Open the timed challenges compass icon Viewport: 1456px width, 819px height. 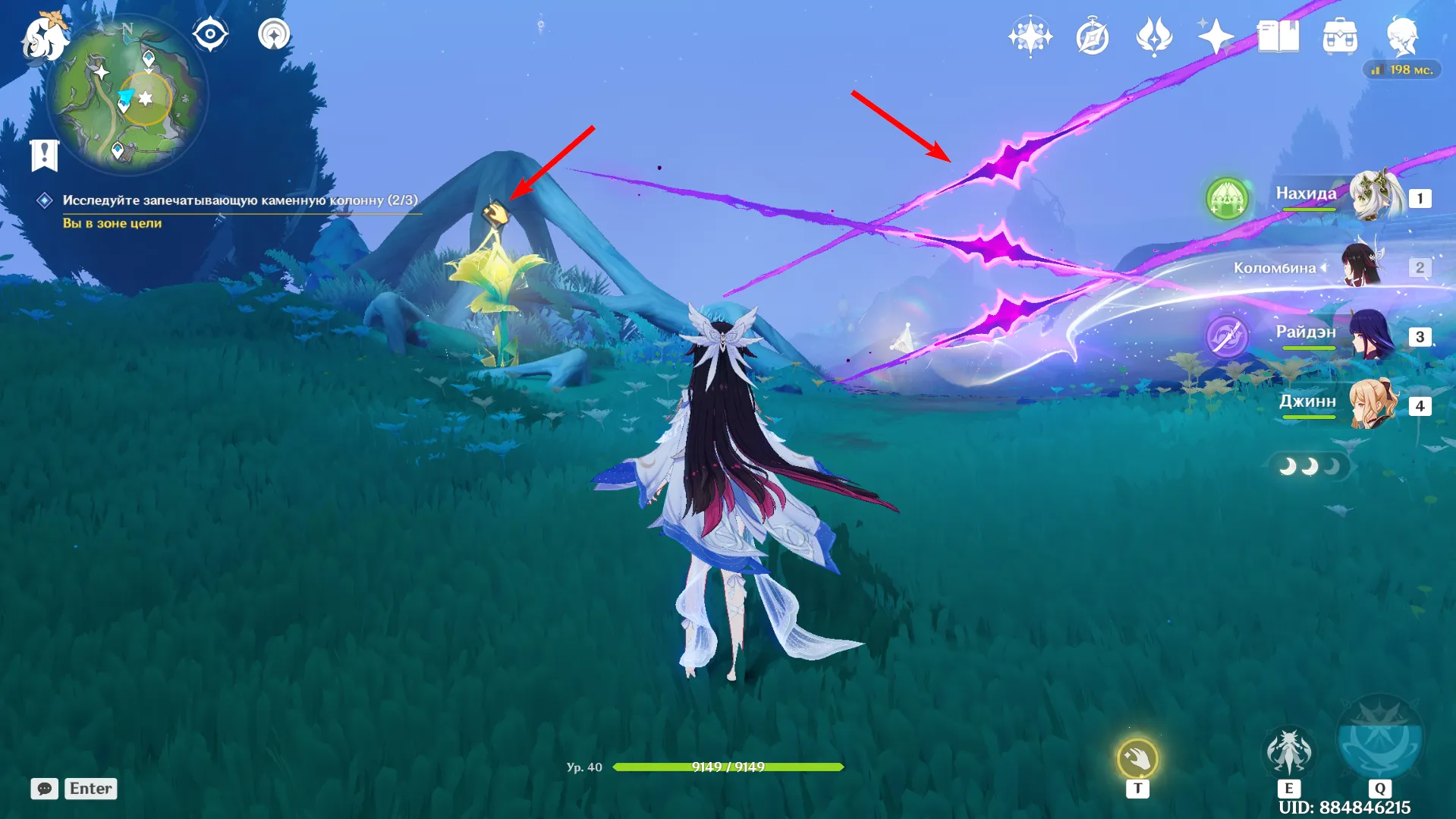(1091, 35)
